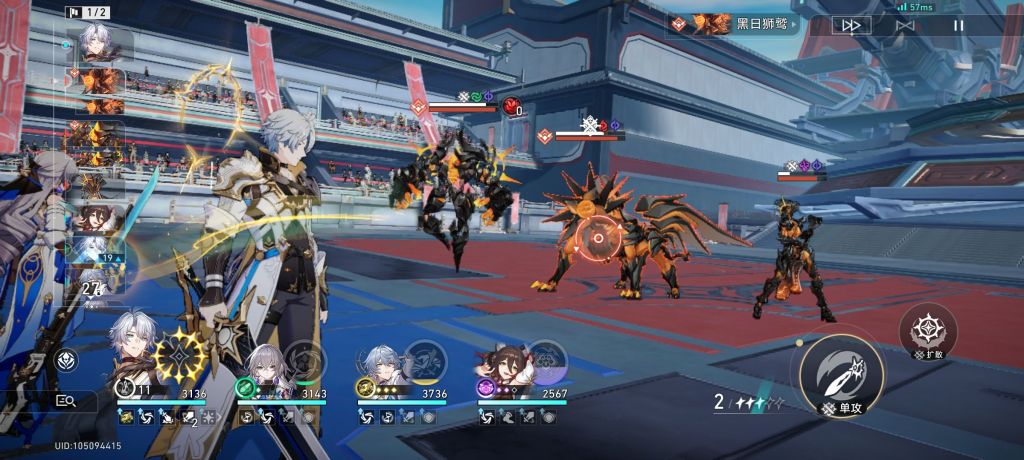The height and width of the screenshot is (460, 1024).
Task: Toggle the double-speed battle button
Action: click(850, 25)
